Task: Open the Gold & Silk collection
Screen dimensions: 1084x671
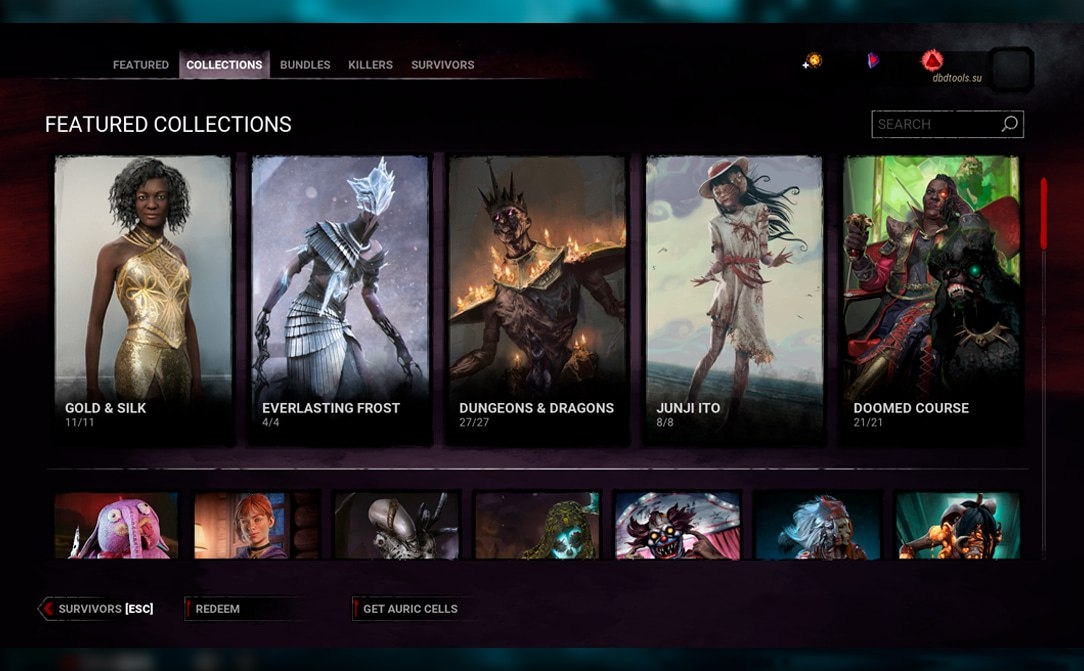Action: pyautogui.click(x=143, y=298)
